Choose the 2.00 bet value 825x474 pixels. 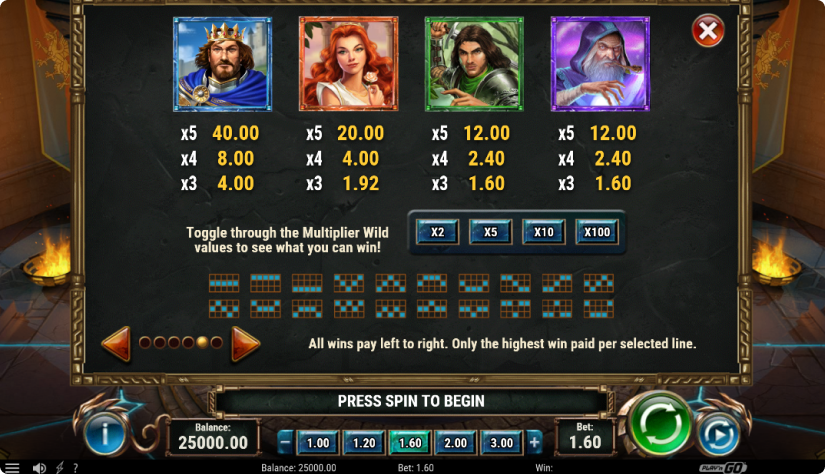click(455, 442)
